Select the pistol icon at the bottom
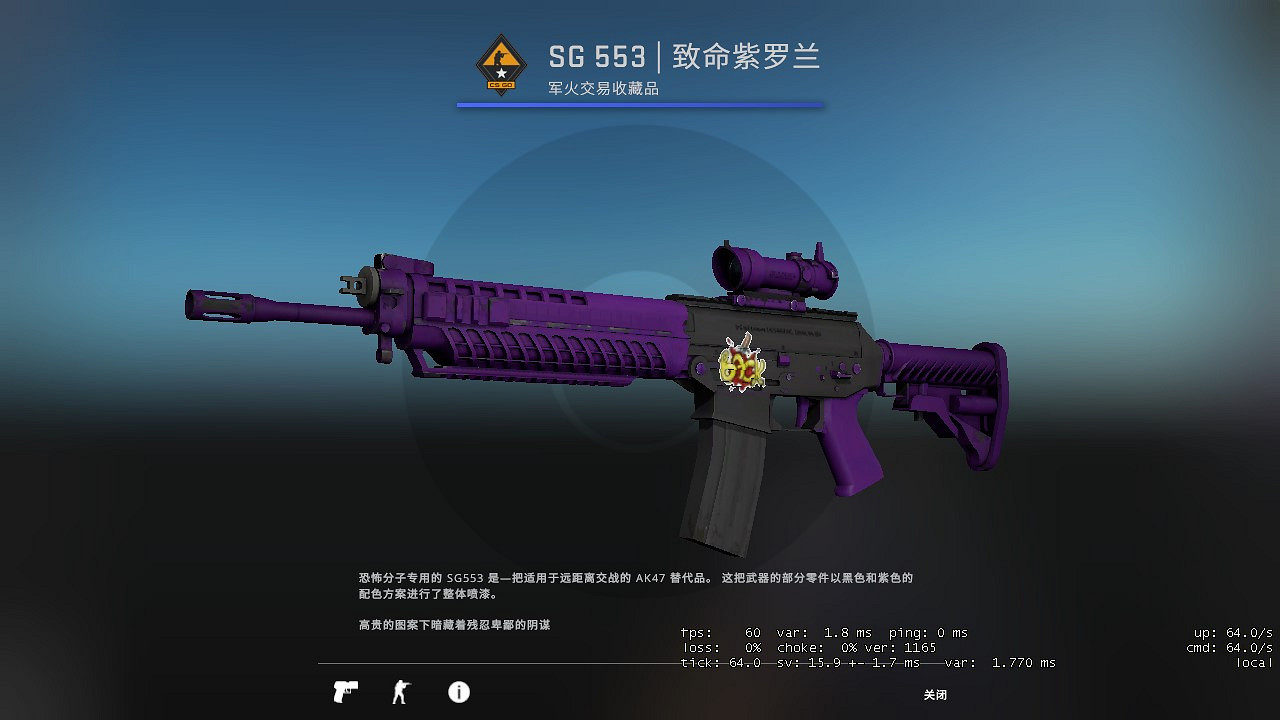The height and width of the screenshot is (720, 1280). [344, 691]
